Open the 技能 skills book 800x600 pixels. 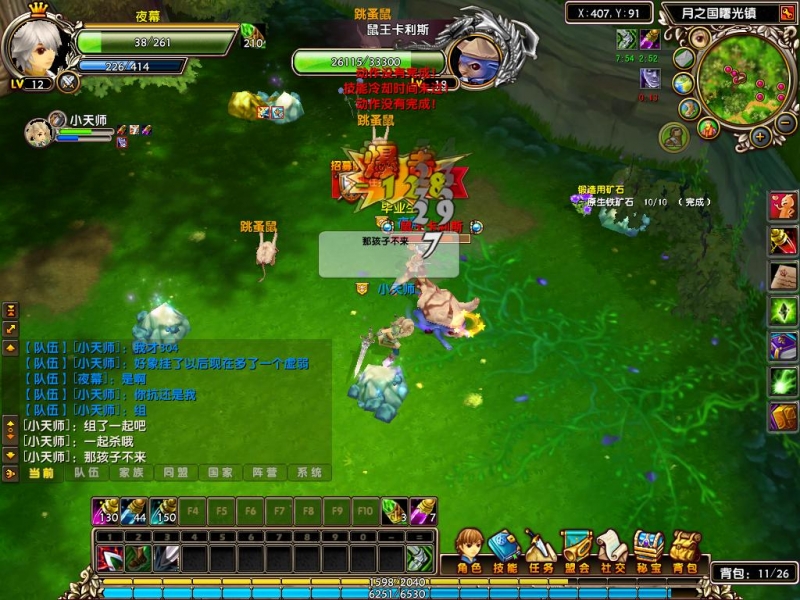(505, 548)
